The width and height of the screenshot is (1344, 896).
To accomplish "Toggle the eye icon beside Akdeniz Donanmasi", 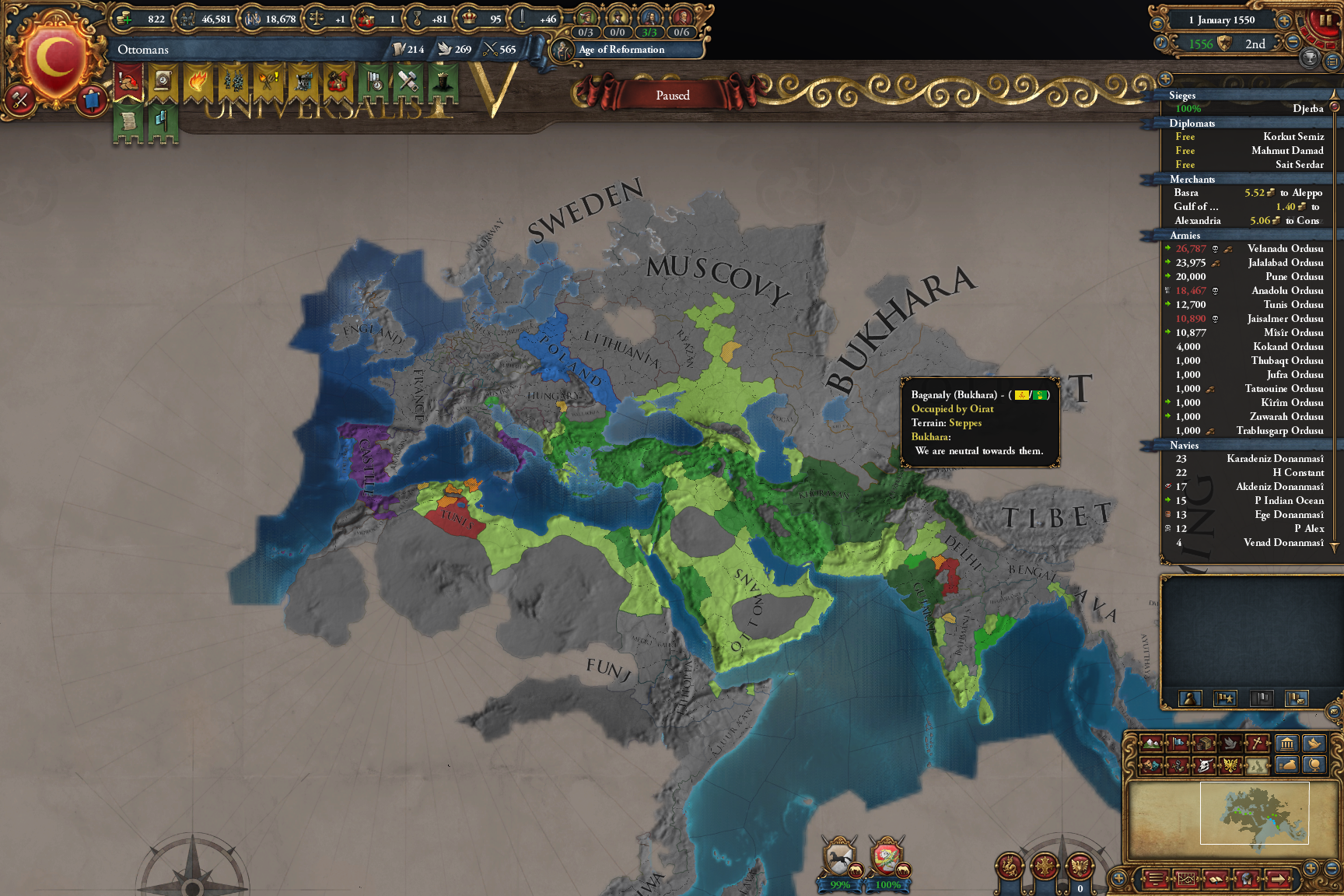I will [1168, 487].
